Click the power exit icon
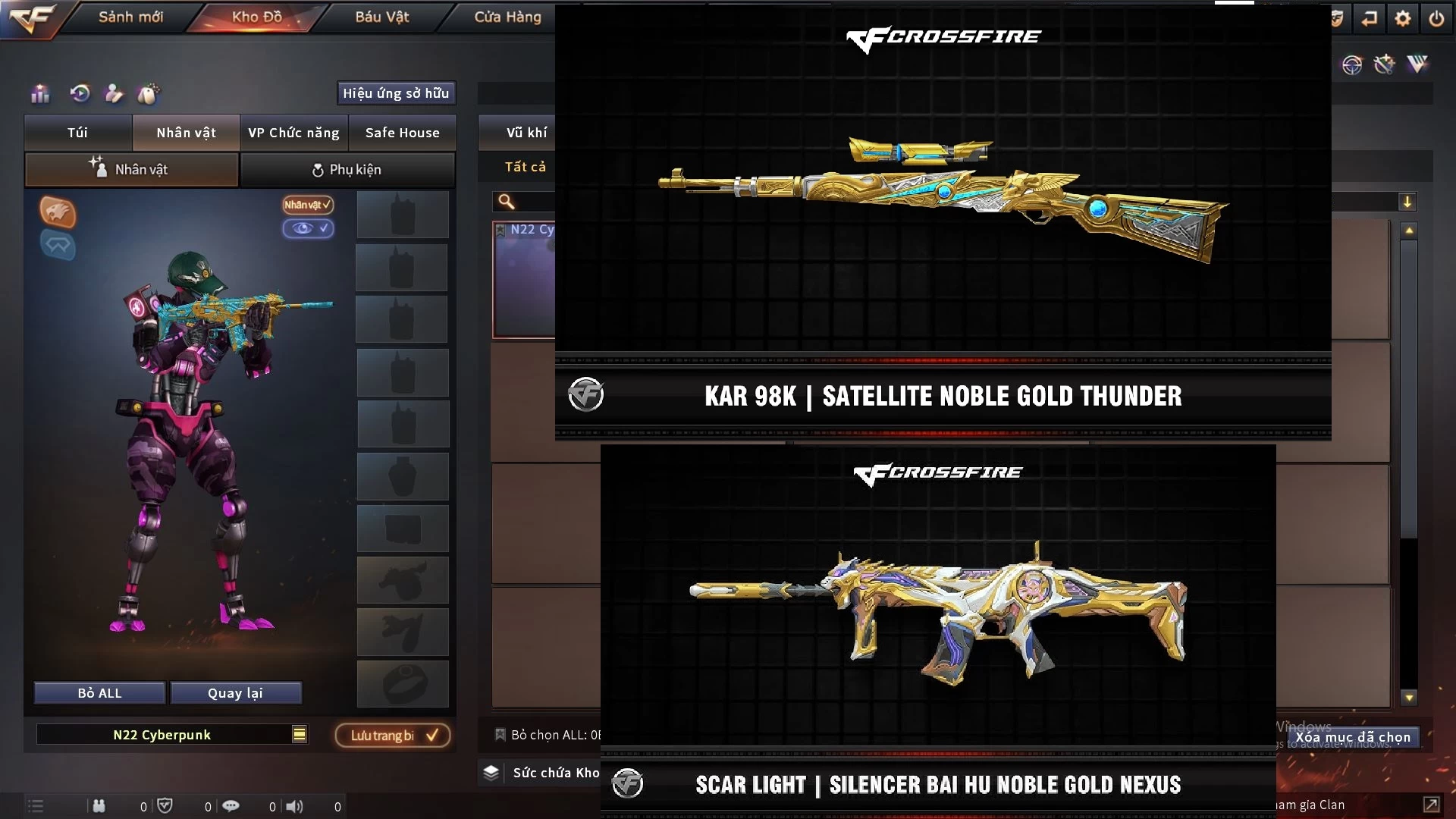The width and height of the screenshot is (1456, 819). click(x=1436, y=18)
